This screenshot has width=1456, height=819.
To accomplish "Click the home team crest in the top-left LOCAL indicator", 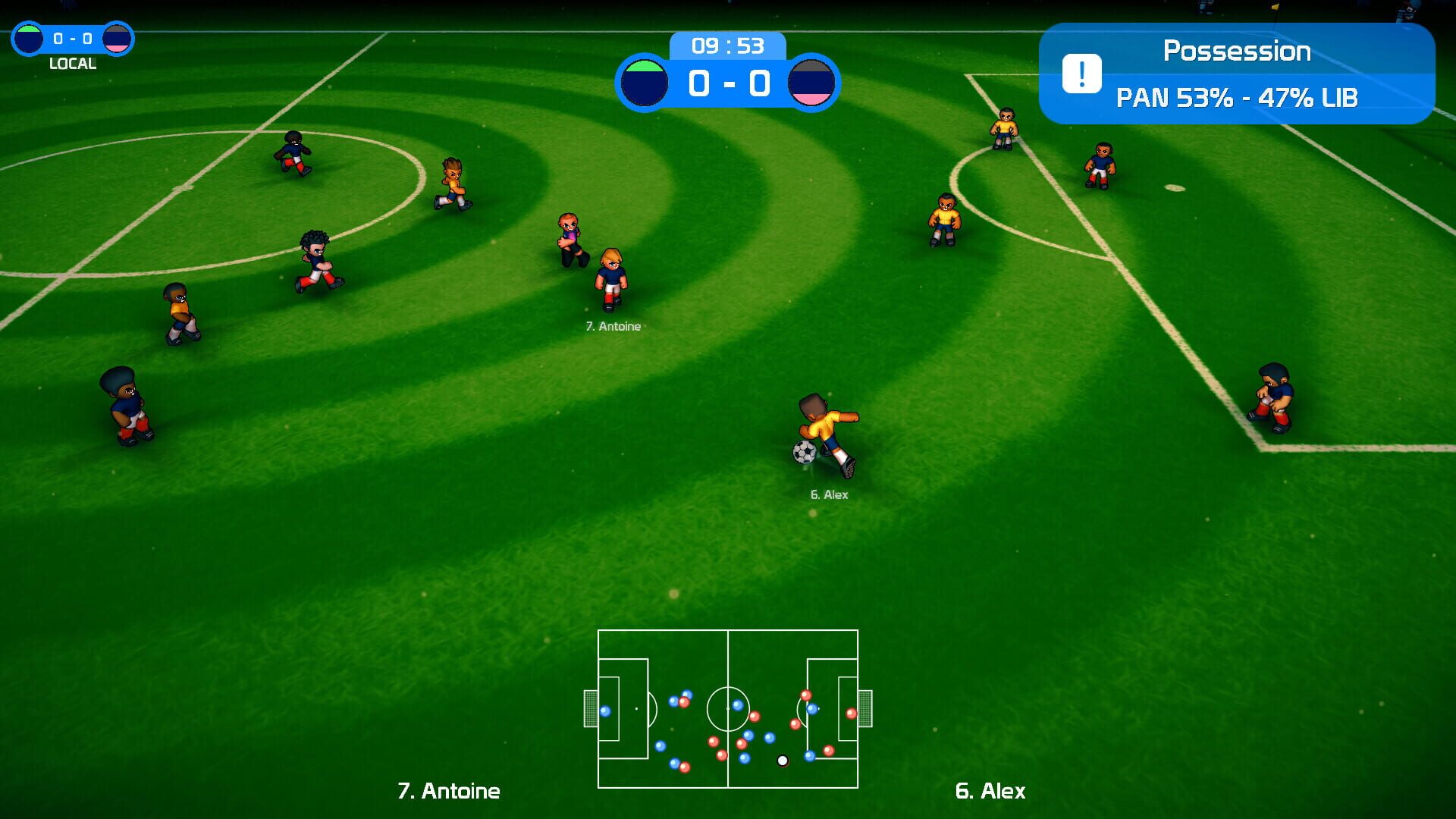I will (x=27, y=36).
